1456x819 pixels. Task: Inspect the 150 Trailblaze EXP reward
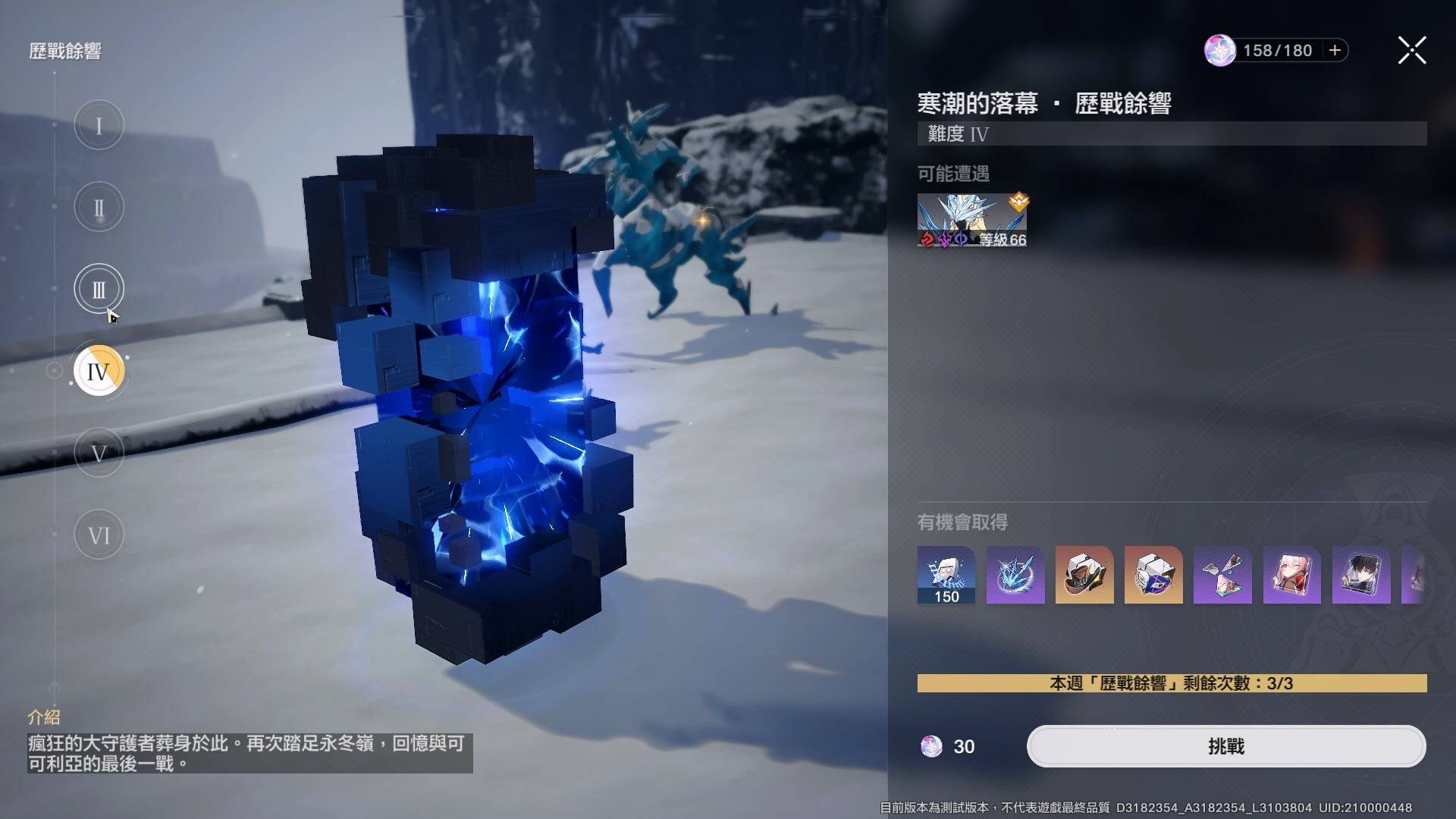[x=946, y=575]
